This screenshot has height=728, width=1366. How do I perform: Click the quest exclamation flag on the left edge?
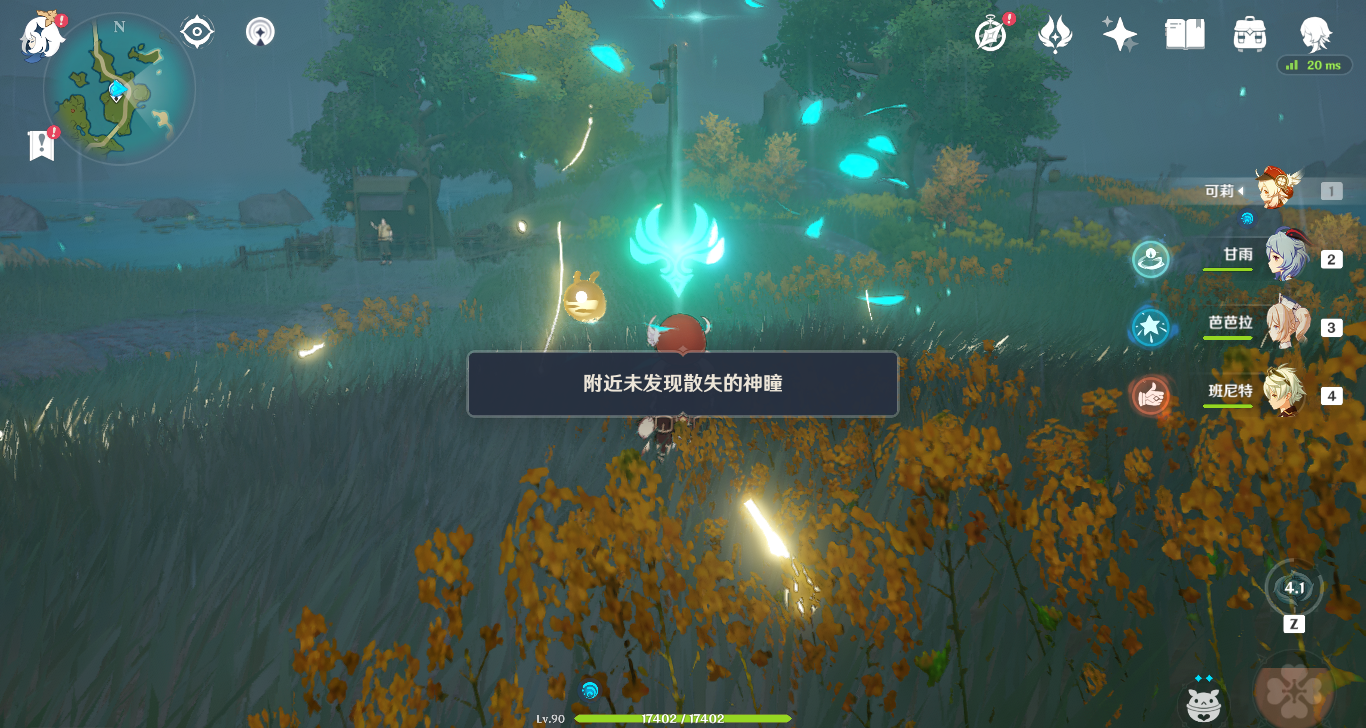(41, 144)
